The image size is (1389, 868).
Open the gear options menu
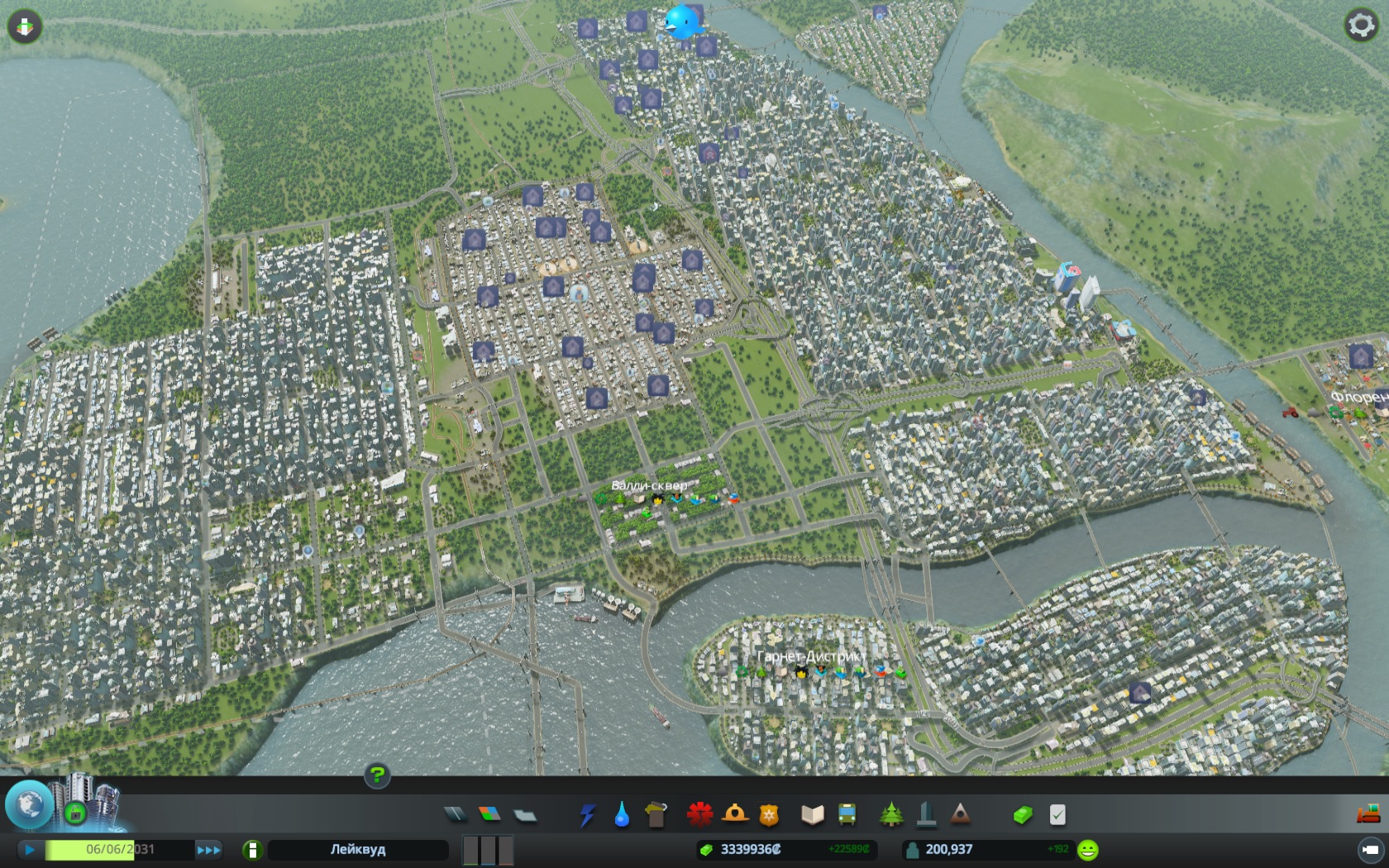tap(1361, 26)
